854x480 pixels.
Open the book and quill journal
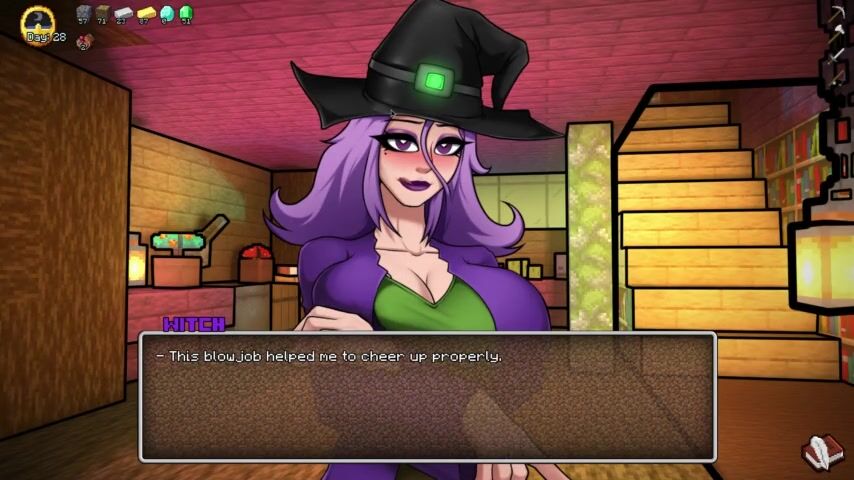818,452
